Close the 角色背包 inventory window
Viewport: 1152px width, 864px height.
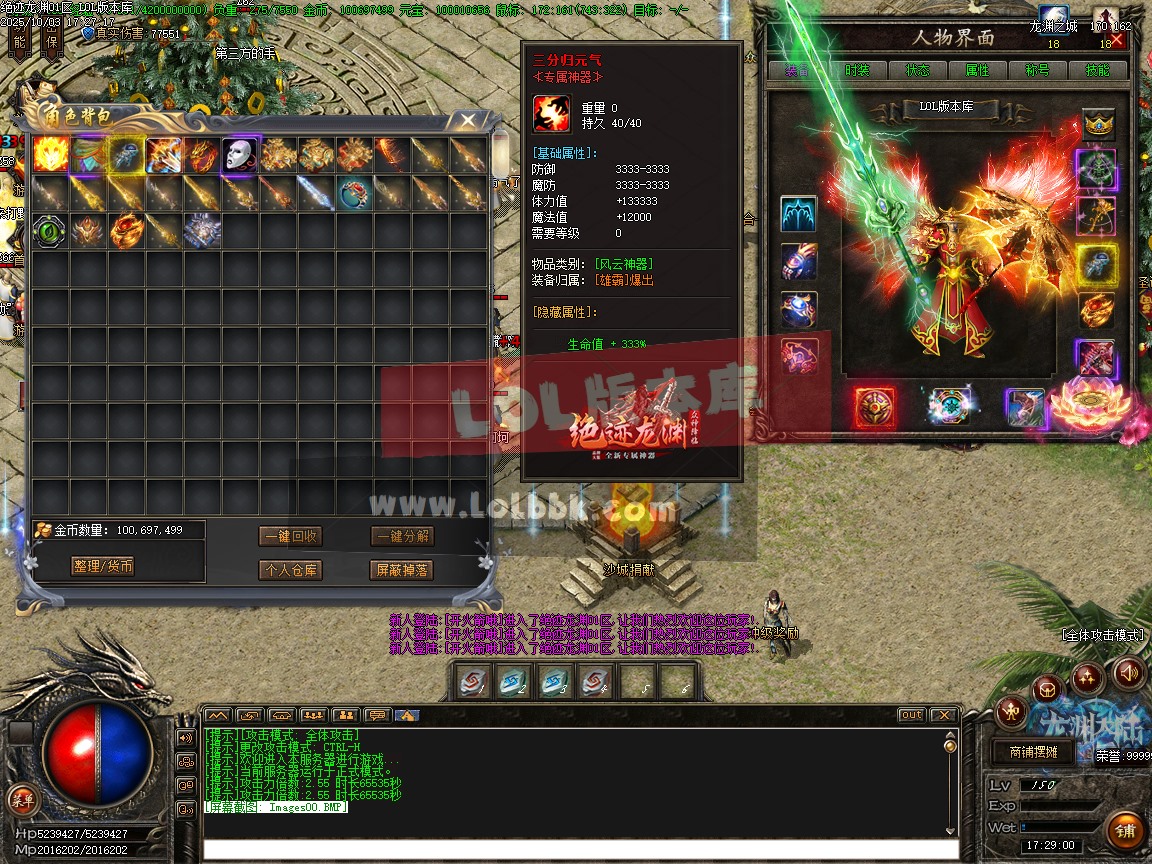(x=467, y=121)
